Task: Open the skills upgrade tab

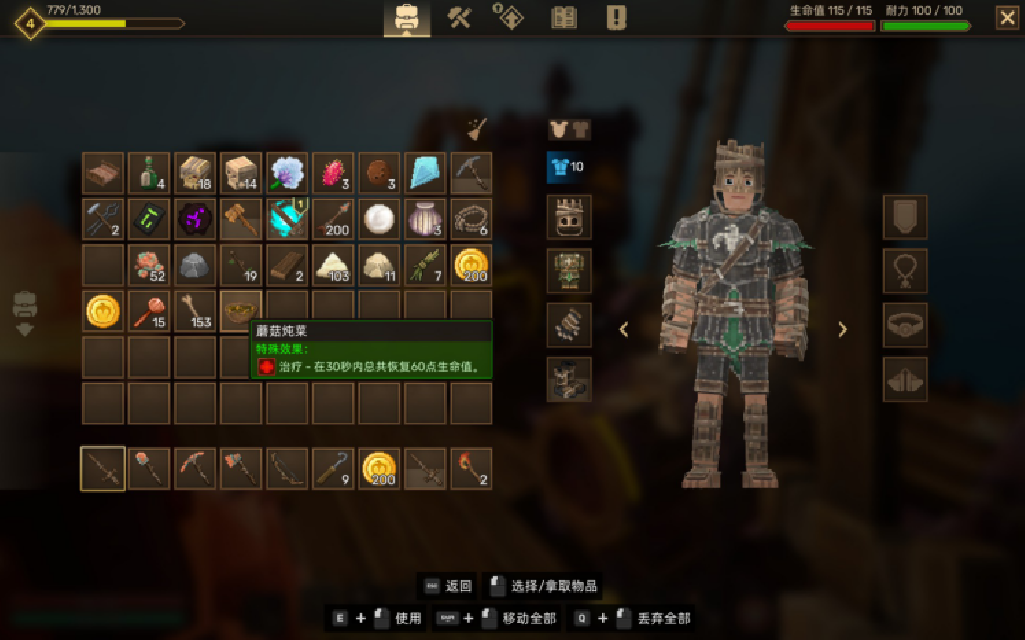Action: click(x=511, y=17)
